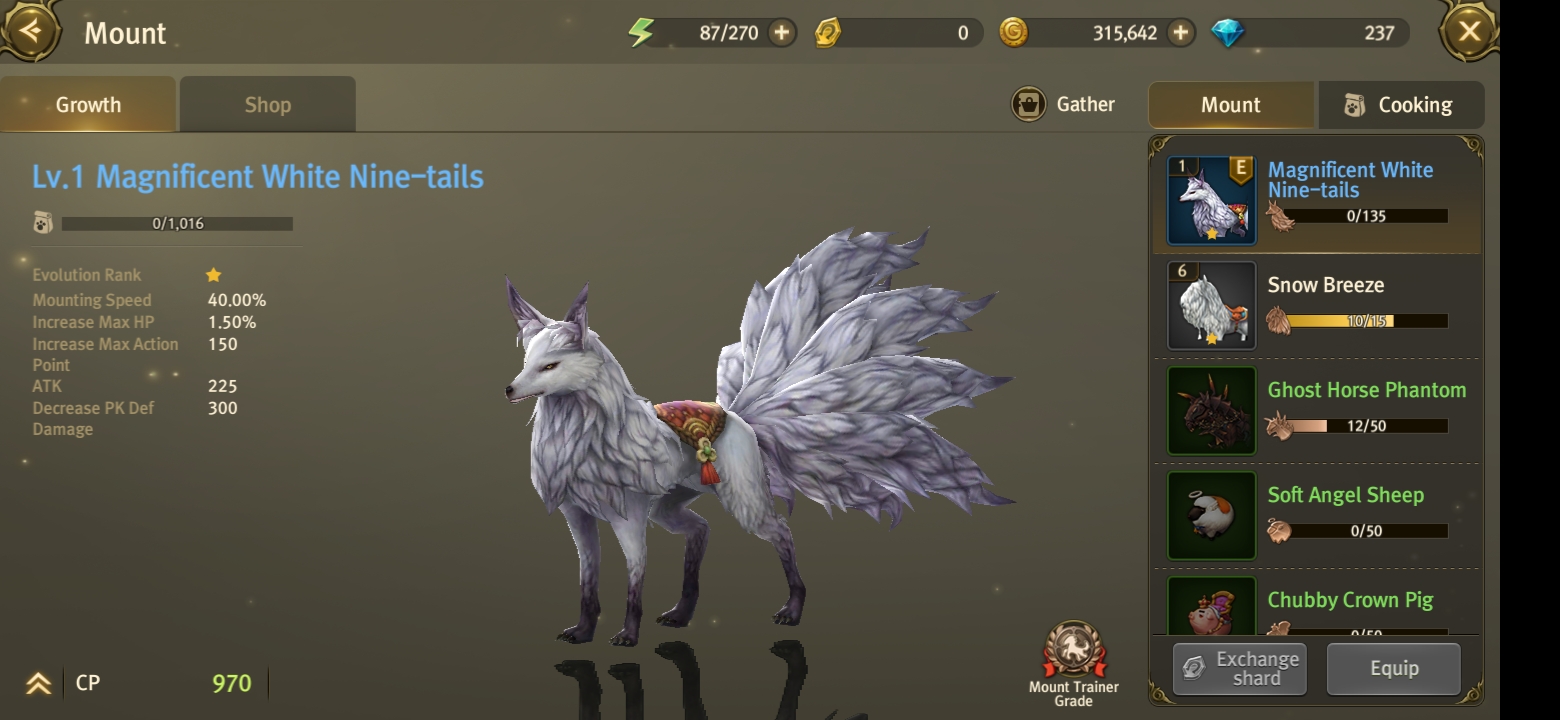Equip the selected mount

tap(1393, 669)
